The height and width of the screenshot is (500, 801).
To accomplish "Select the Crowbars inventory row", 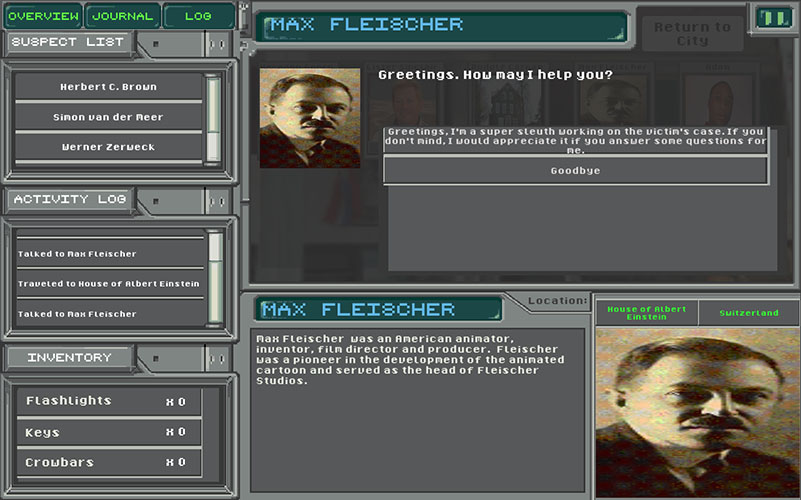I will [x=108, y=463].
